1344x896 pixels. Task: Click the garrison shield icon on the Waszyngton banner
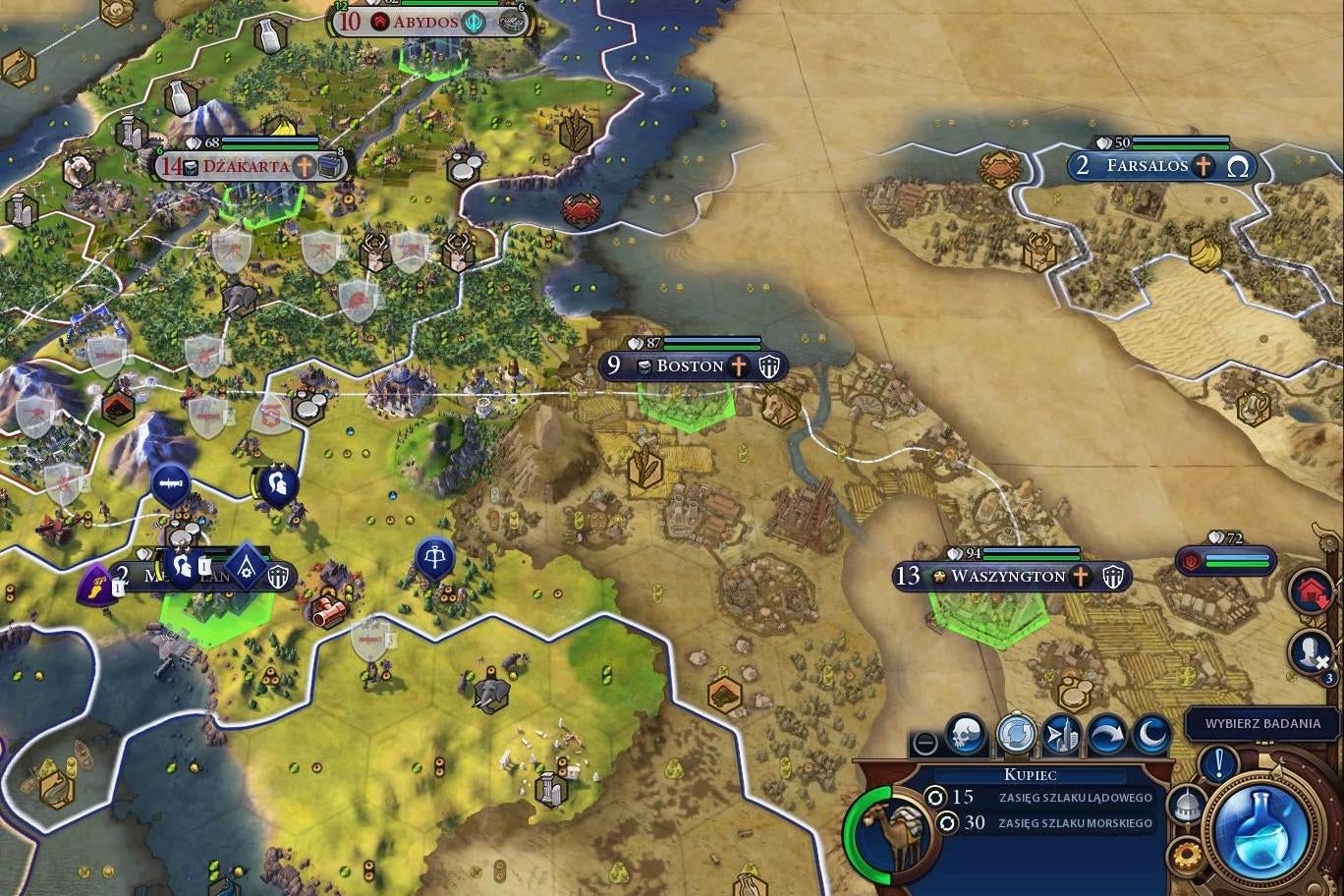click(1111, 577)
